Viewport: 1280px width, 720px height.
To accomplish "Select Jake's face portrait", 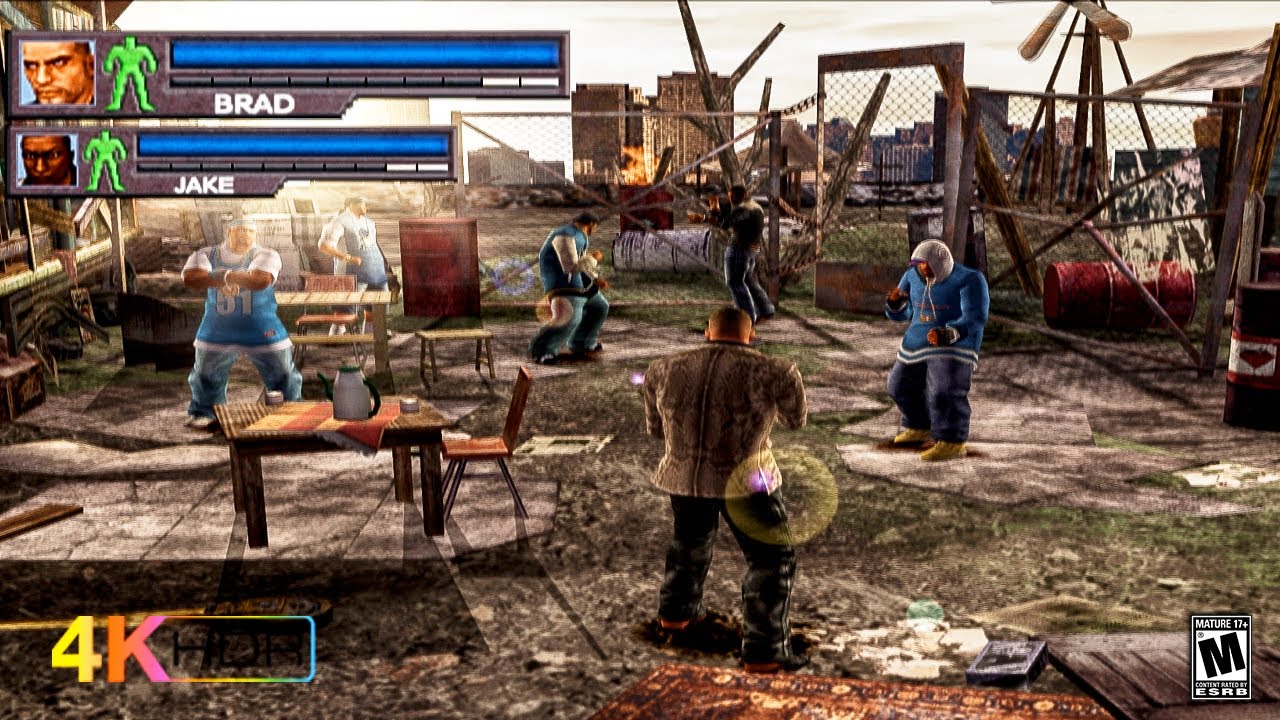I will 46,160.
